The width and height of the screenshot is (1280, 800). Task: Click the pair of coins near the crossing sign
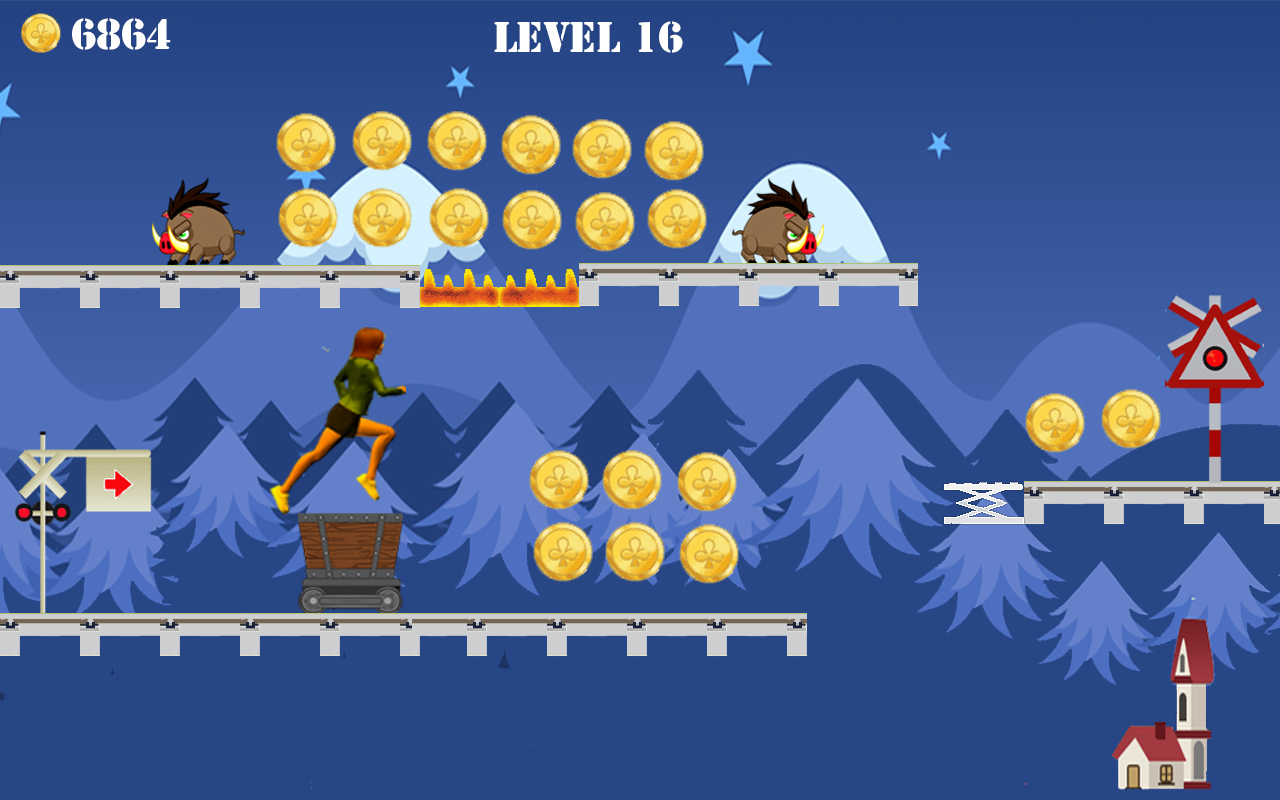pos(1095,420)
